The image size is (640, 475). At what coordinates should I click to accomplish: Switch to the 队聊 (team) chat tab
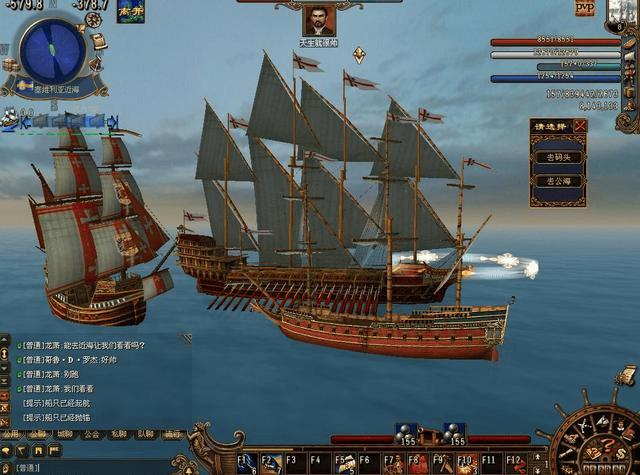(146, 435)
